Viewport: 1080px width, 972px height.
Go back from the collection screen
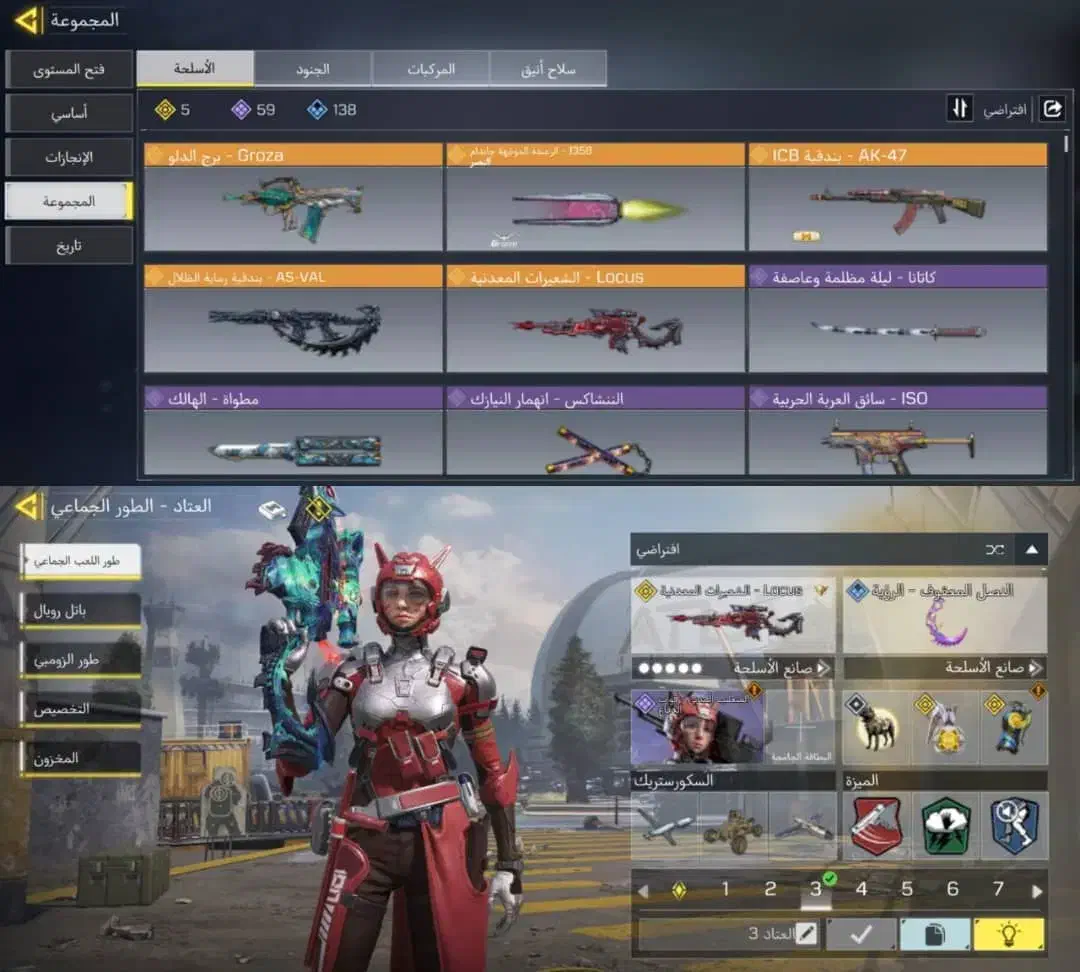pos(27,19)
